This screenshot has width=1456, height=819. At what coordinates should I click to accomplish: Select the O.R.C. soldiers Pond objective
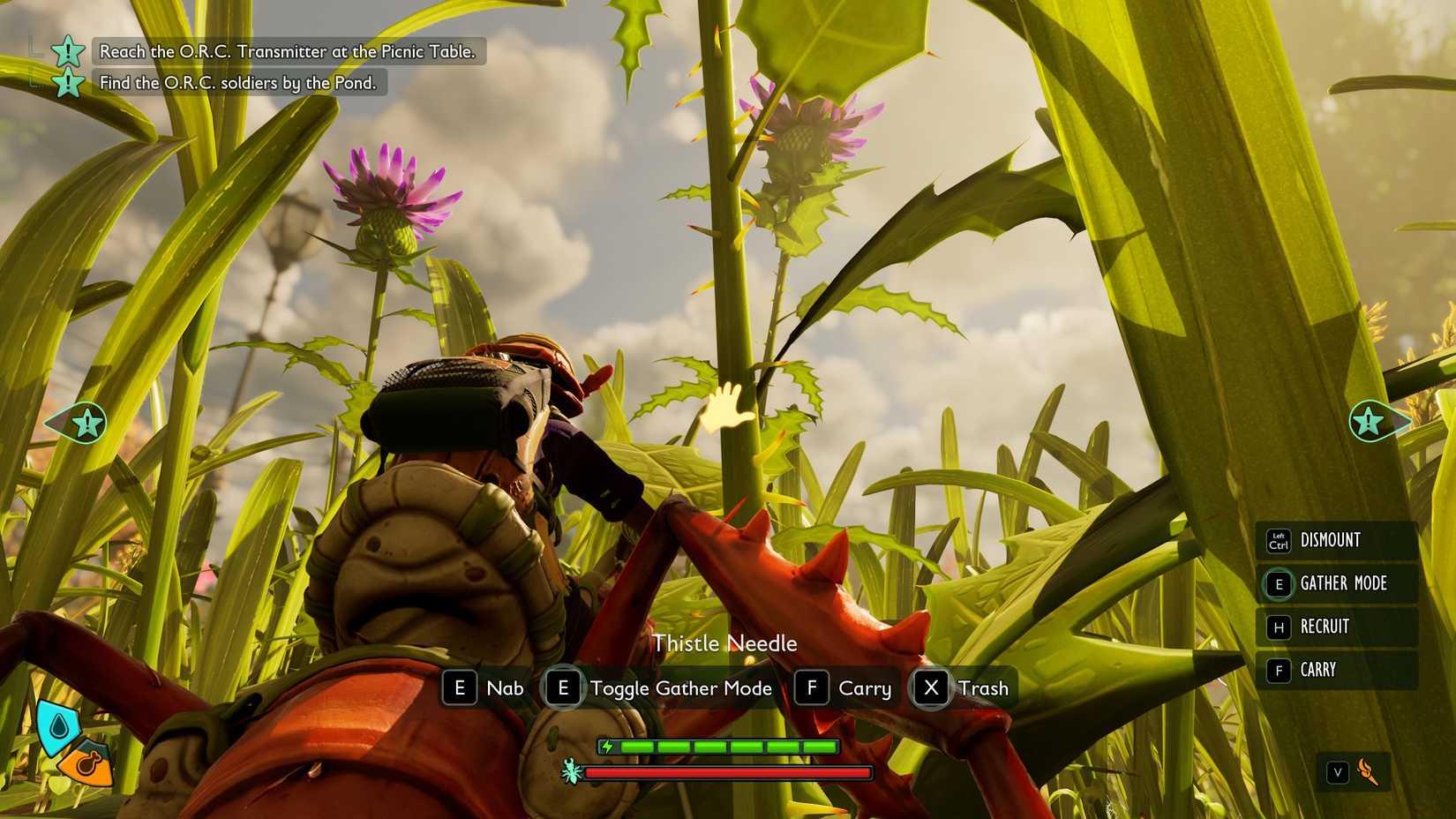(x=237, y=83)
